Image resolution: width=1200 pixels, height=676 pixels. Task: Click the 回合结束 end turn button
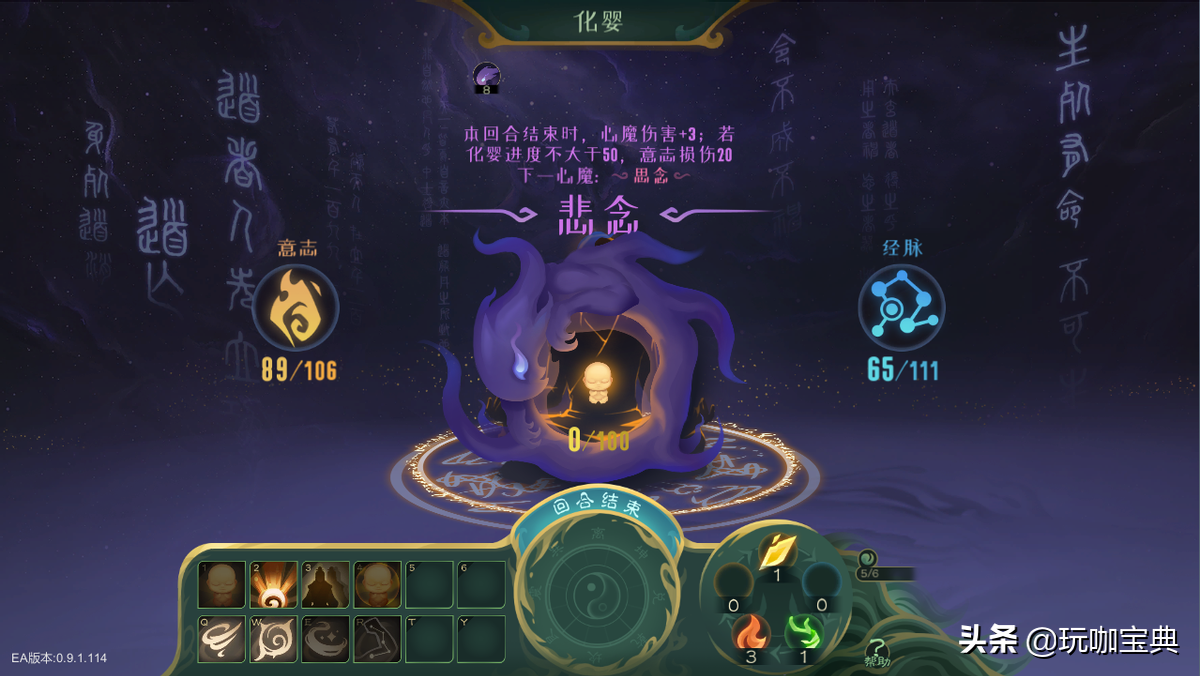click(x=596, y=505)
